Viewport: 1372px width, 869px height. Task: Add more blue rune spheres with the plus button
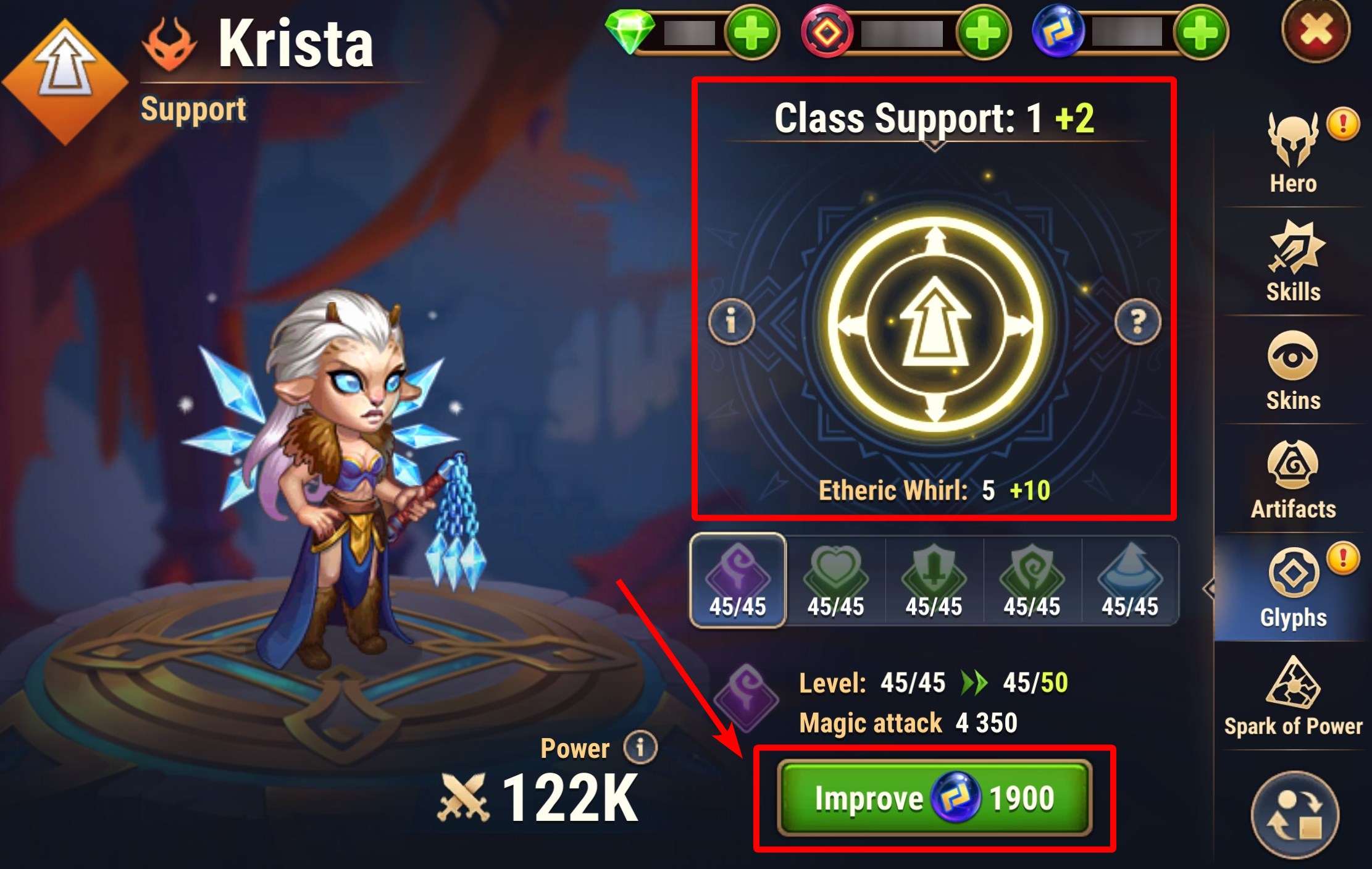pyautogui.click(x=1201, y=32)
